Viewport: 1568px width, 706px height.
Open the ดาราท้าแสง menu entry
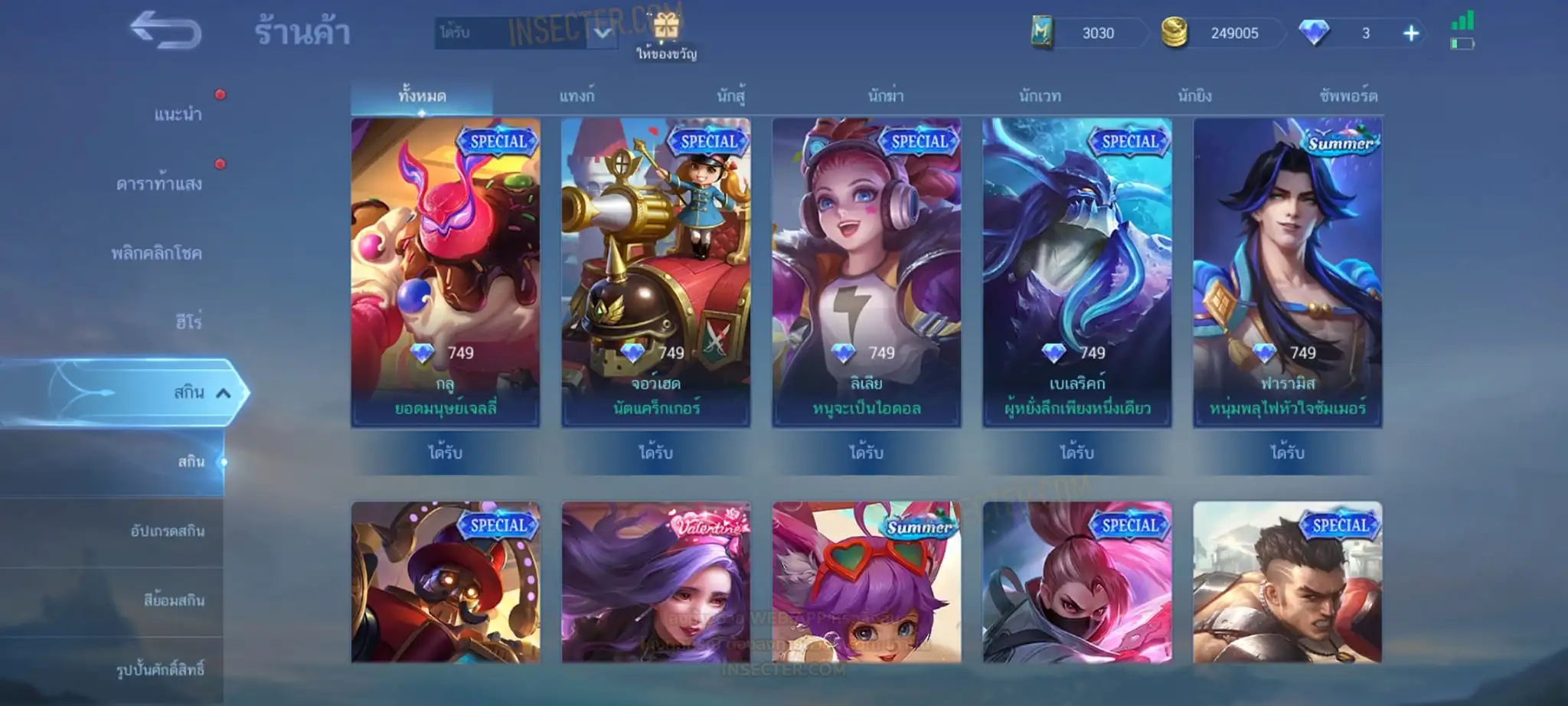159,184
